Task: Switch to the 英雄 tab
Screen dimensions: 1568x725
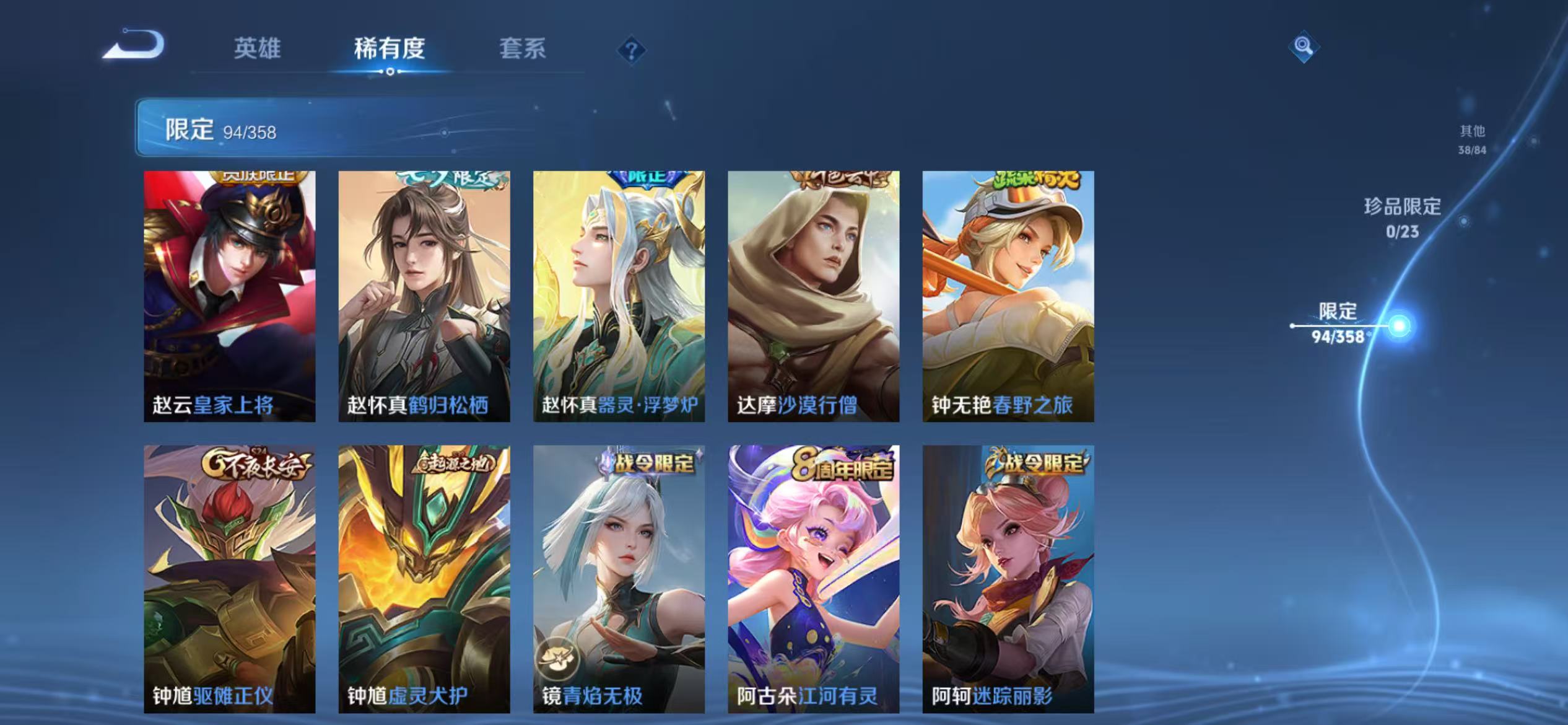Action: (x=258, y=50)
